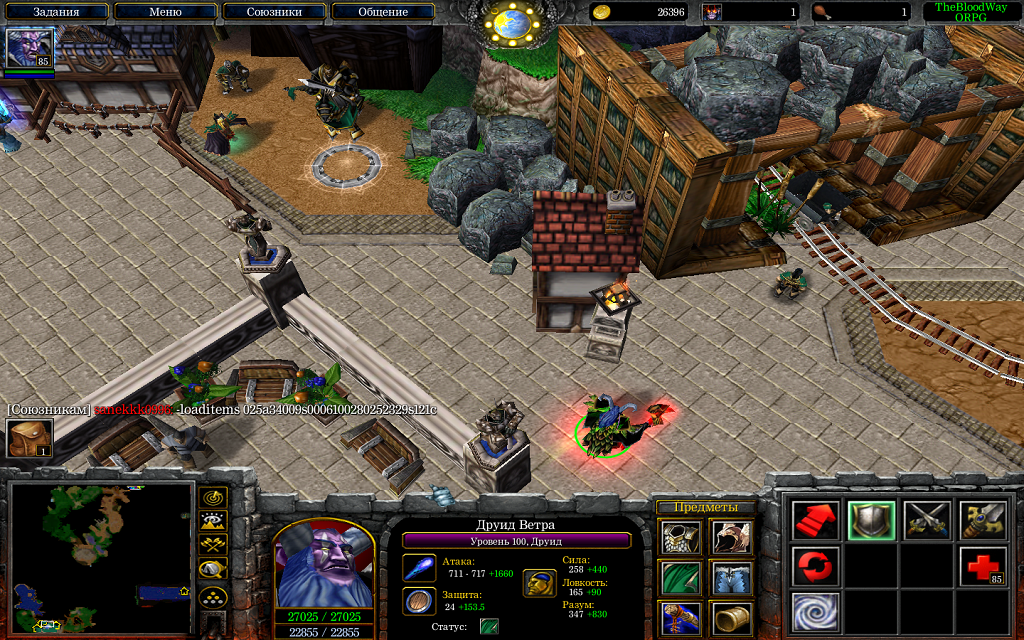Select the chest armor inventory item
Viewport: 1024px width, 640px height.
pos(679,537)
